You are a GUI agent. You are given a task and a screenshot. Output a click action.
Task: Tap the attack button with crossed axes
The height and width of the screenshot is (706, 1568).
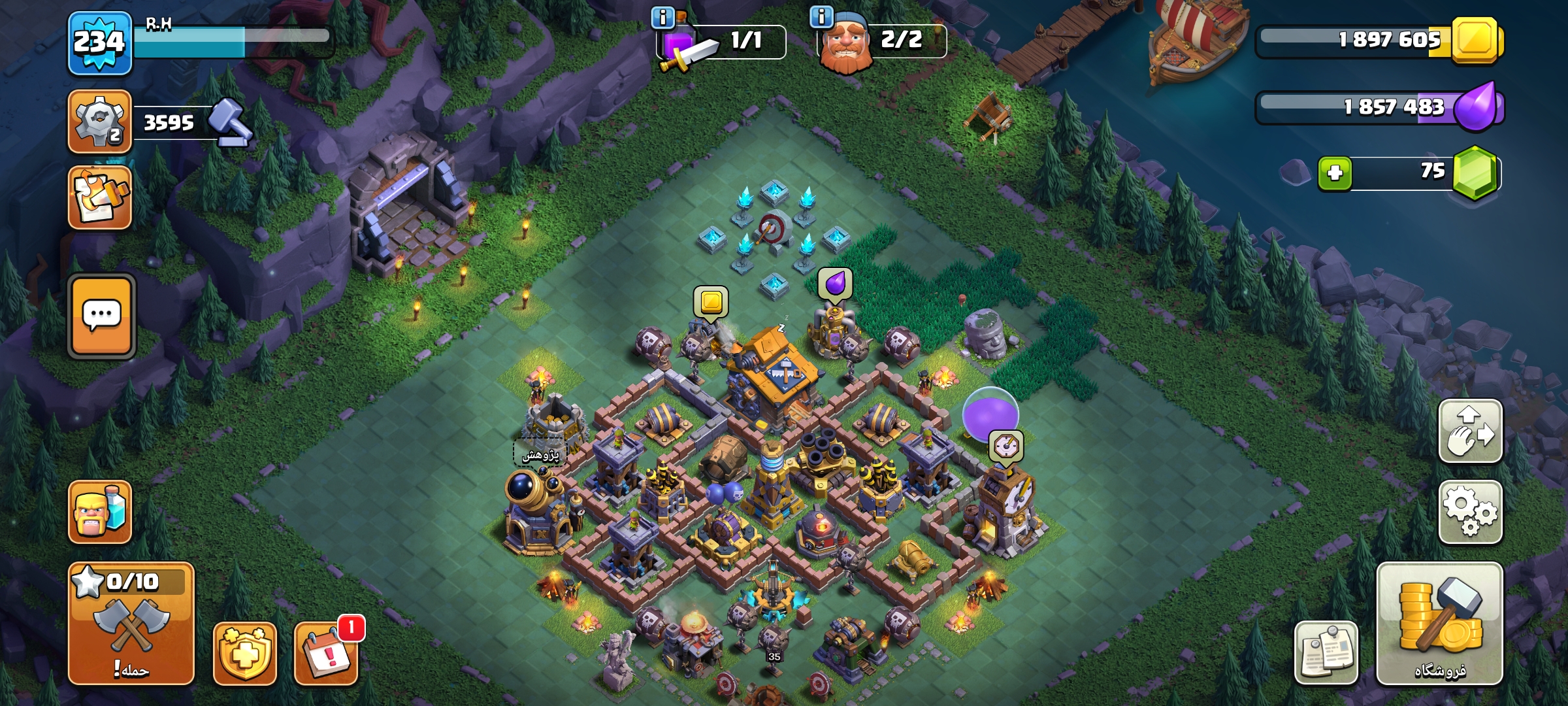[x=131, y=624]
